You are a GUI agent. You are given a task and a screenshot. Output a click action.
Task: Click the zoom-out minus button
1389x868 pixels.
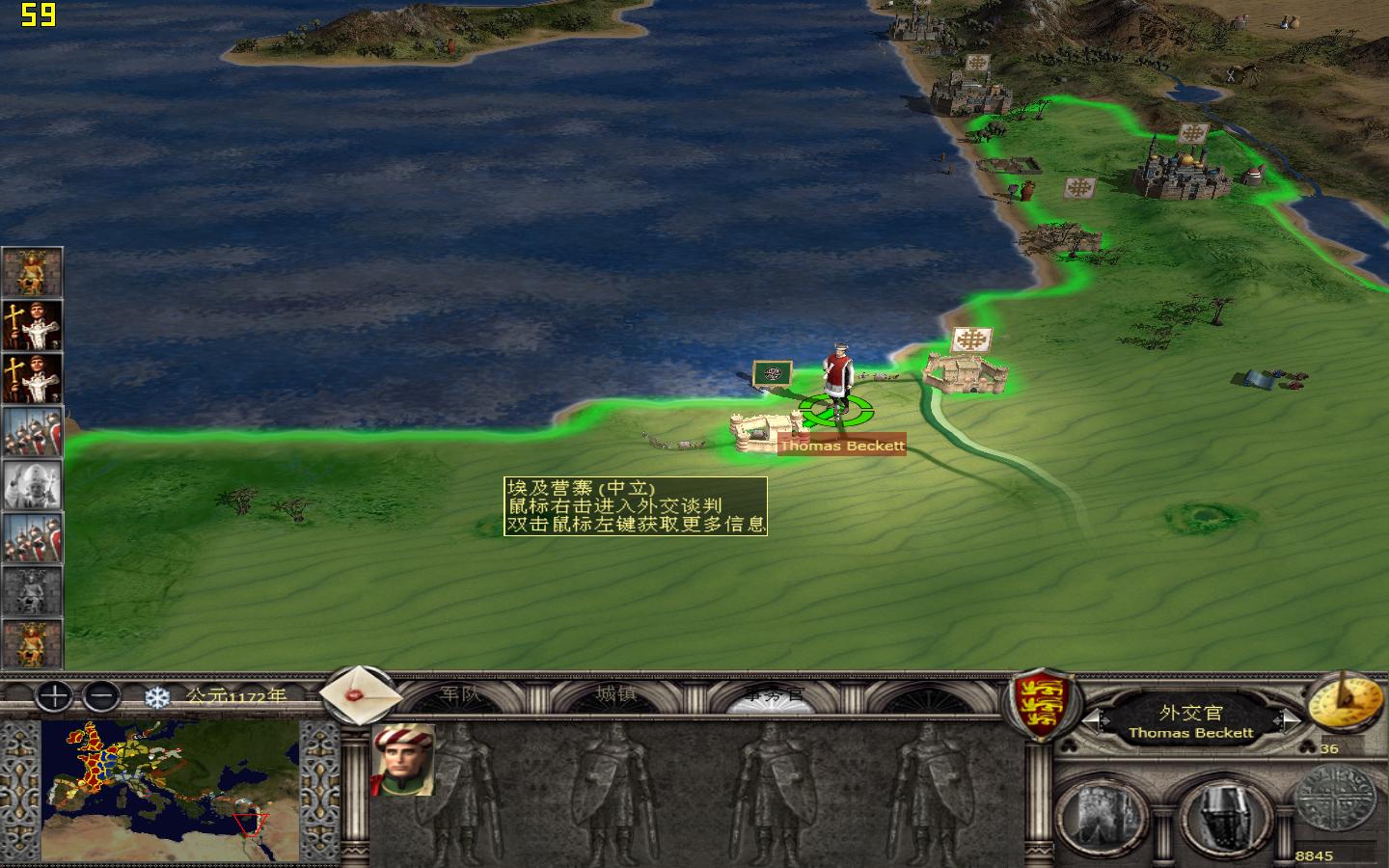click(101, 696)
